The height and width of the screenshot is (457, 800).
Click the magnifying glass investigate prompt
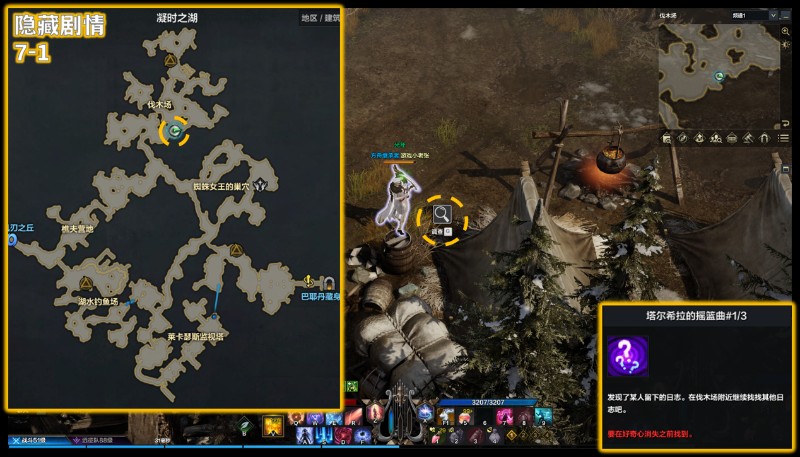click(441, 212)
